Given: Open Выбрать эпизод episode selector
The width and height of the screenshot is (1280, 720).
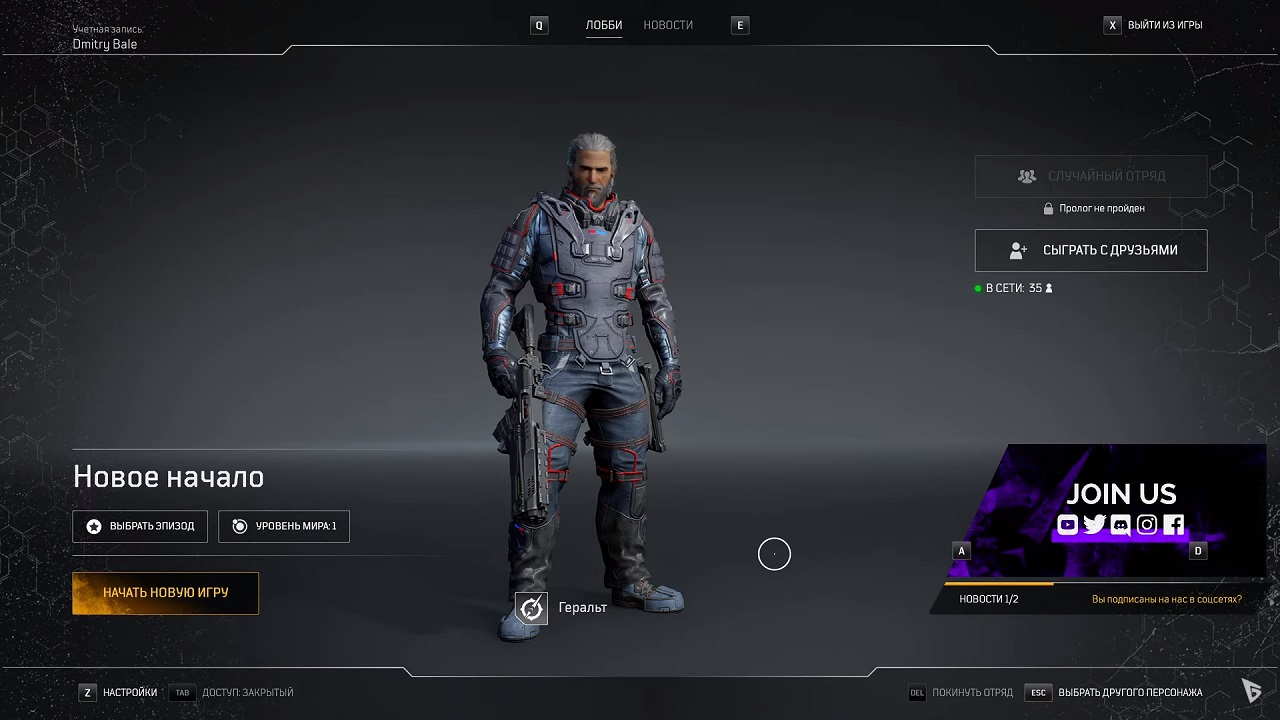Looking at the screenshot, I should pyautogui.click(x=140, y=526).
